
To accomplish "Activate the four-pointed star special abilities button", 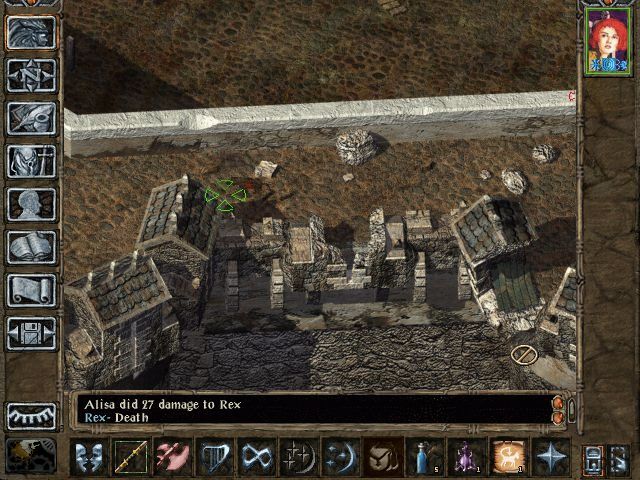I will tap(551, 458).
